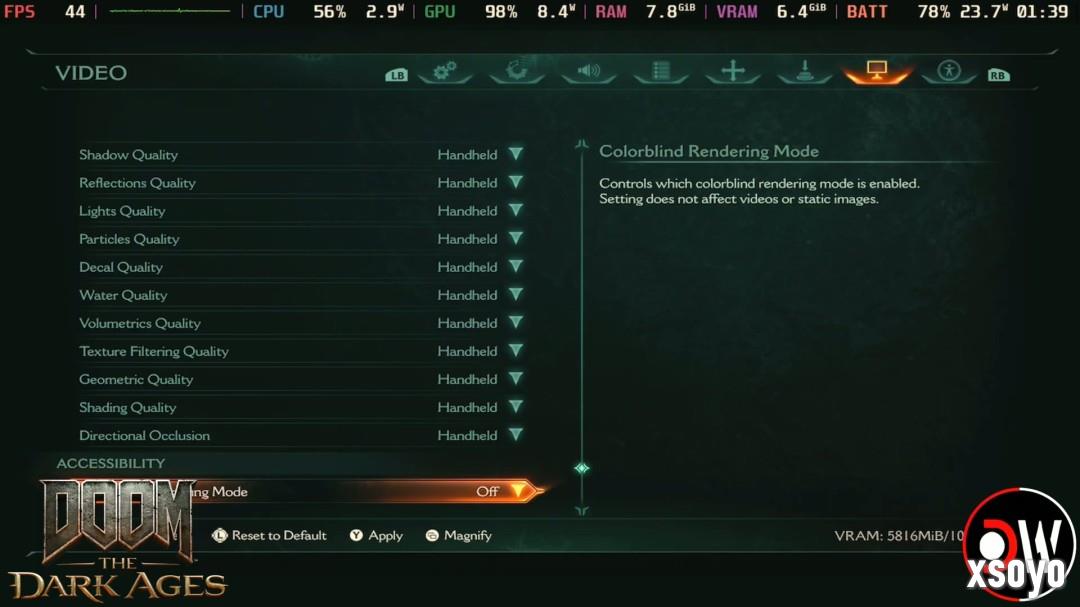Open the Volumetrics Quality dropdown
This screenshot has height=607, width=1080.
click(515, 323)
